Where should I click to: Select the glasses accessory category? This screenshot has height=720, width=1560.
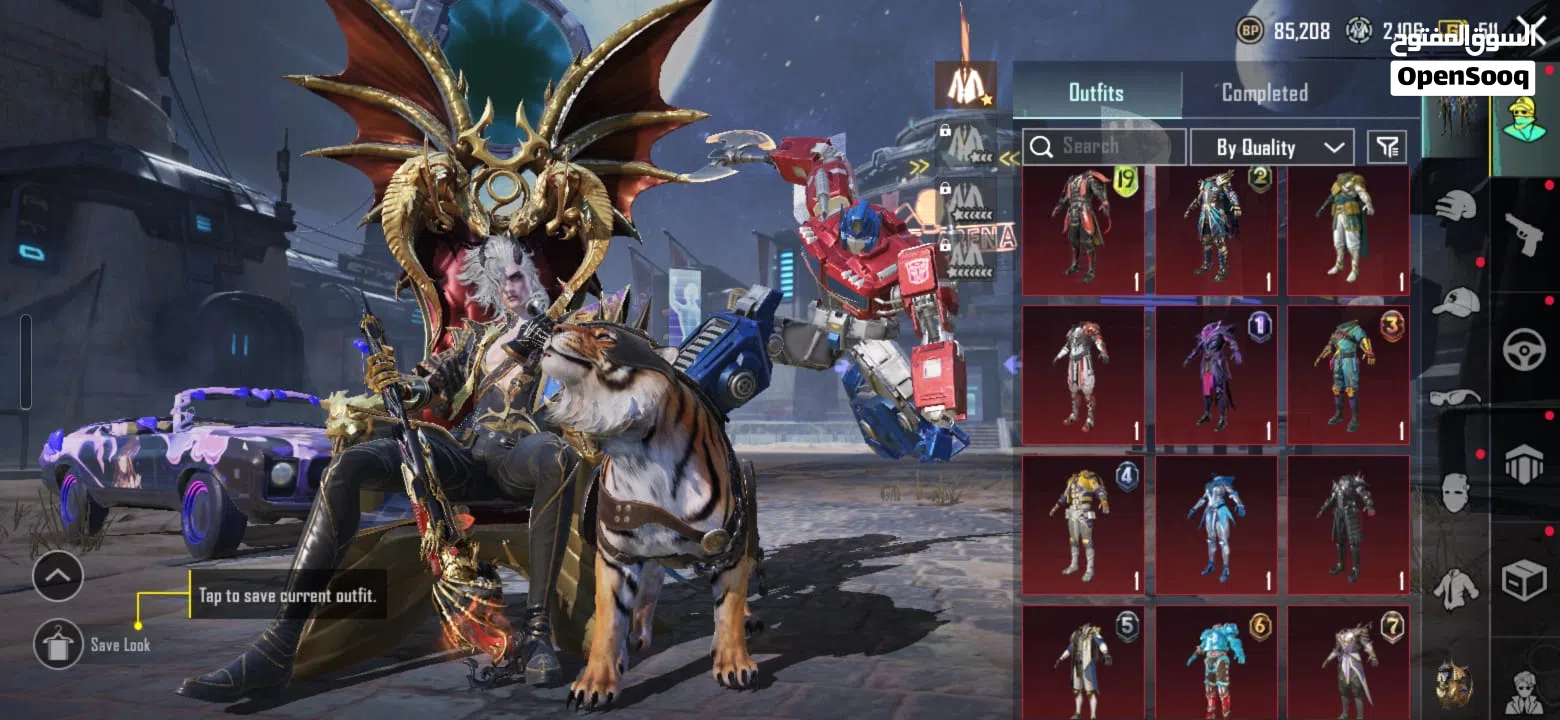pos(1455,397)
